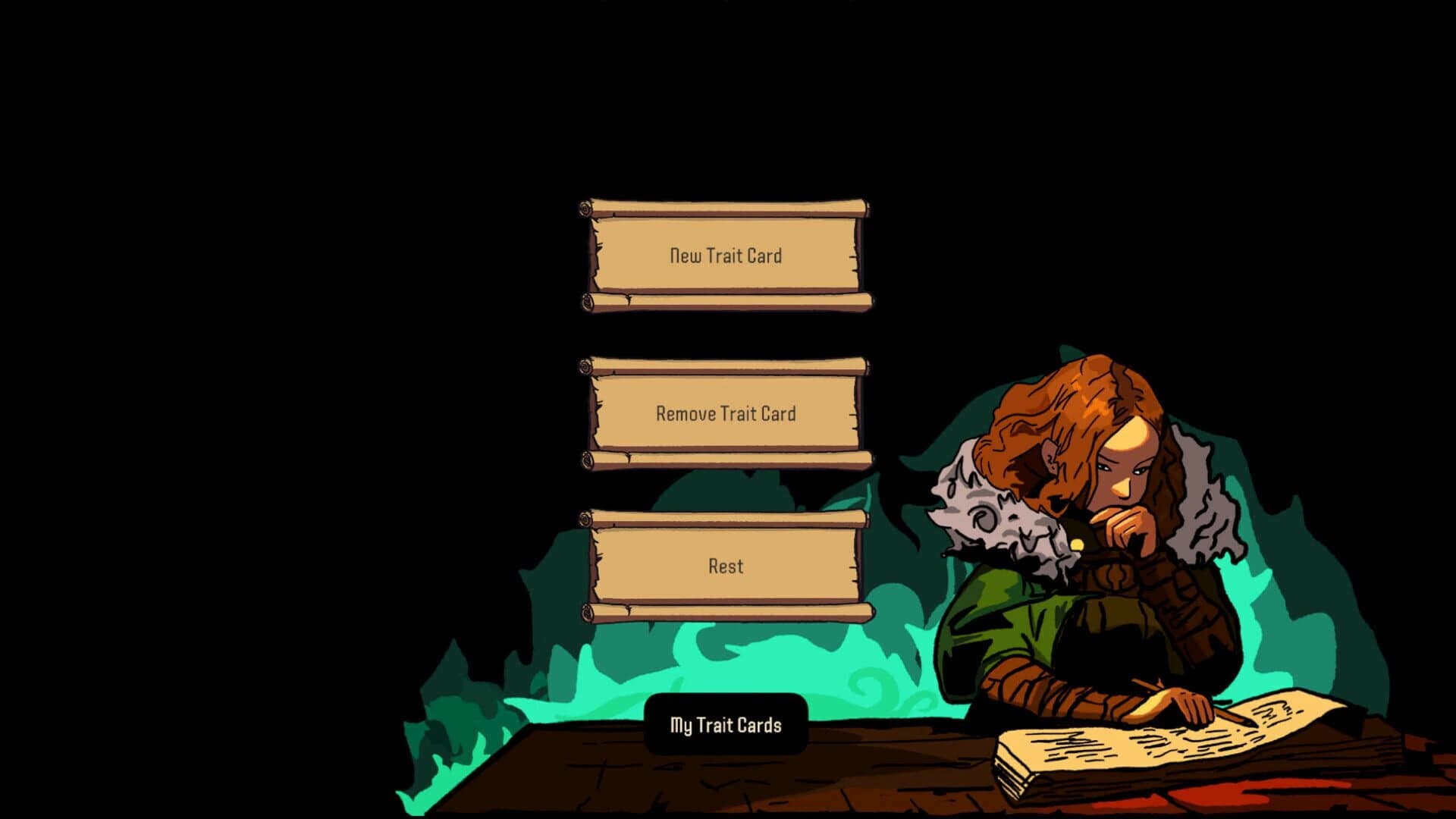The width and height of the screenshot is (1456, 819).
Task: Click the My Trait Cards dark button
Action: click(x=726, y=725)
